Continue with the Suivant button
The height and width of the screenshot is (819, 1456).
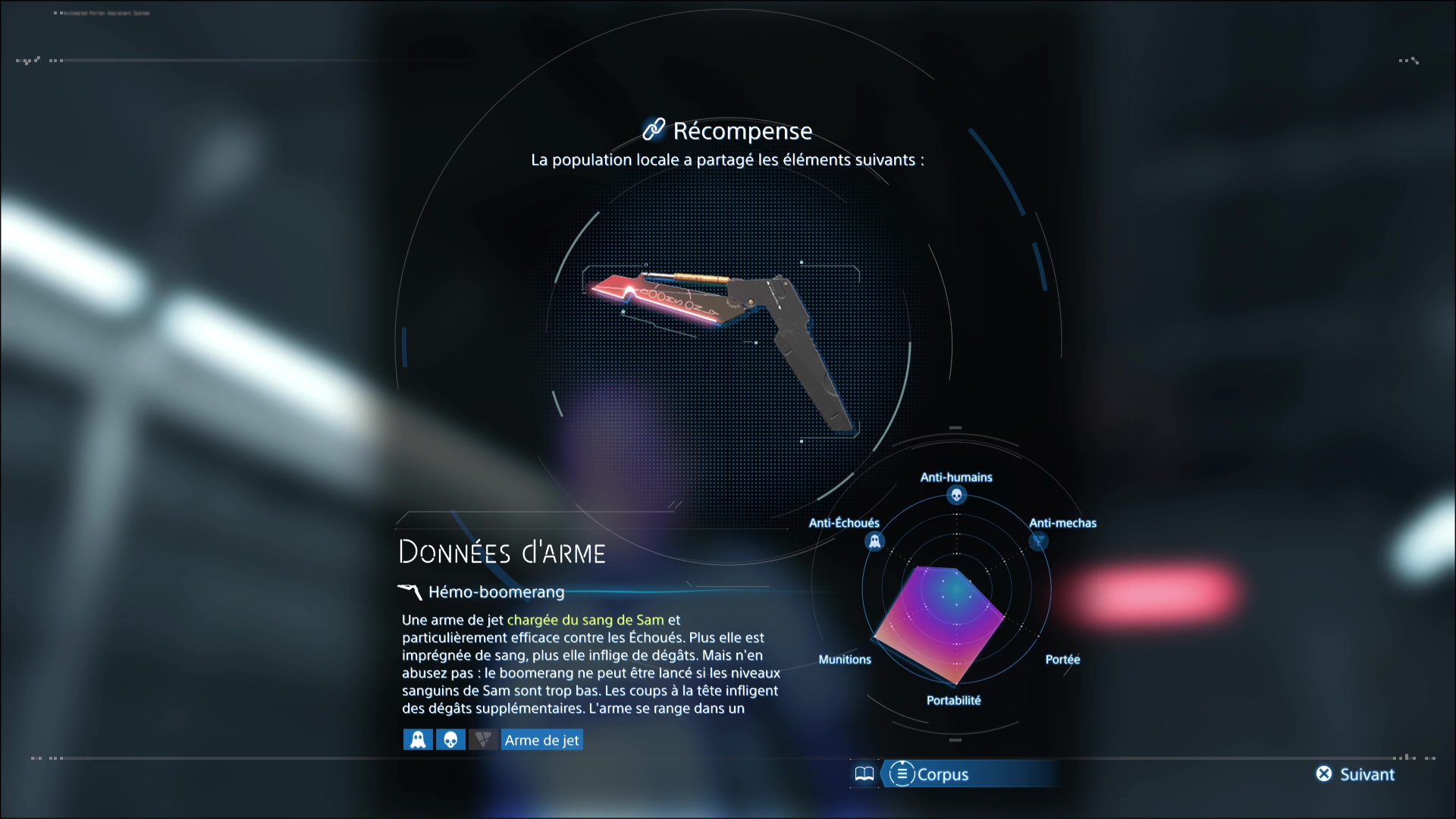1356,774
